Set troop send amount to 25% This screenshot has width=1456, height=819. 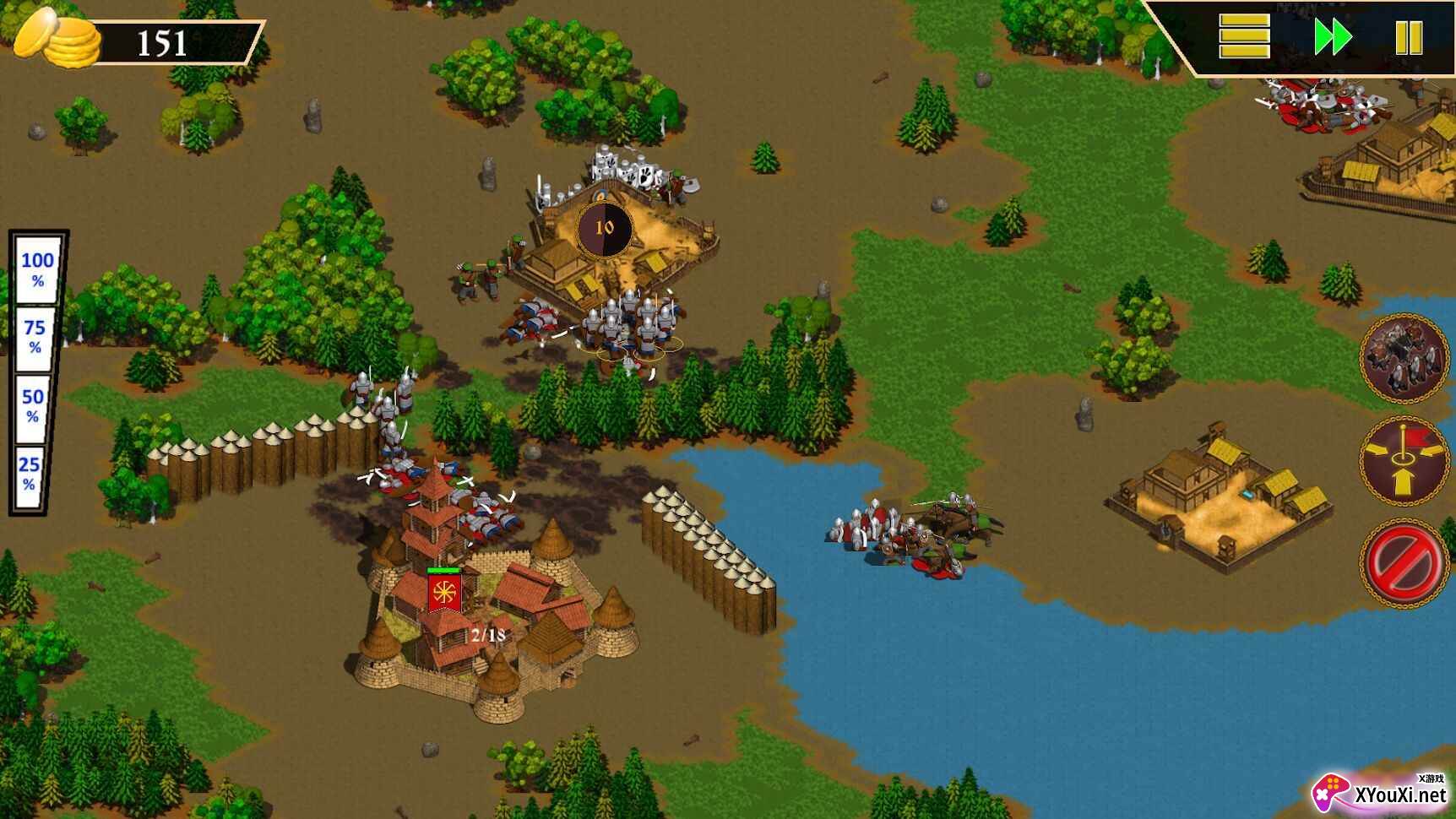30,473
